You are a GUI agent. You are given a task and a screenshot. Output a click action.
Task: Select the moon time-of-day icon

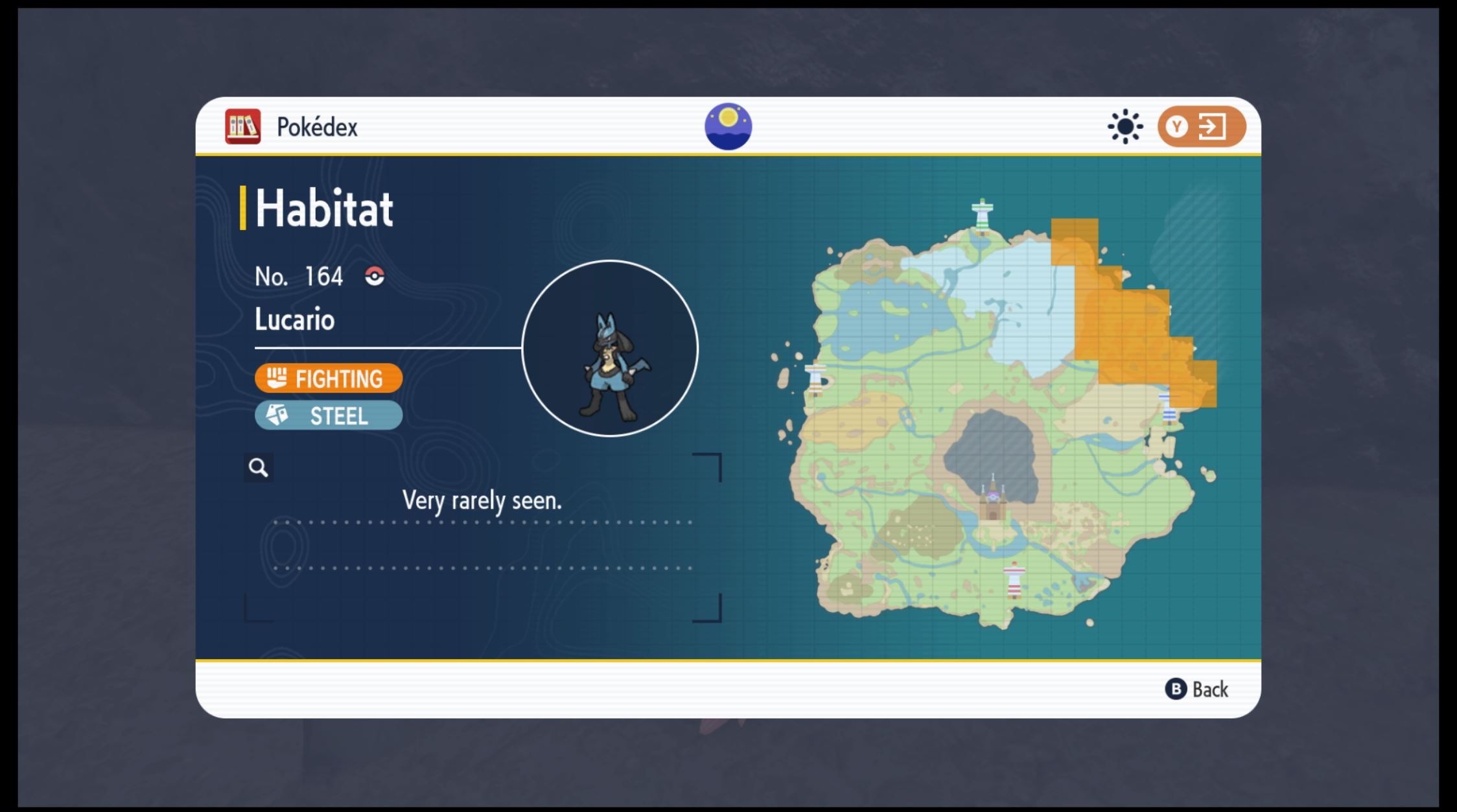click(x=728, y=126)
